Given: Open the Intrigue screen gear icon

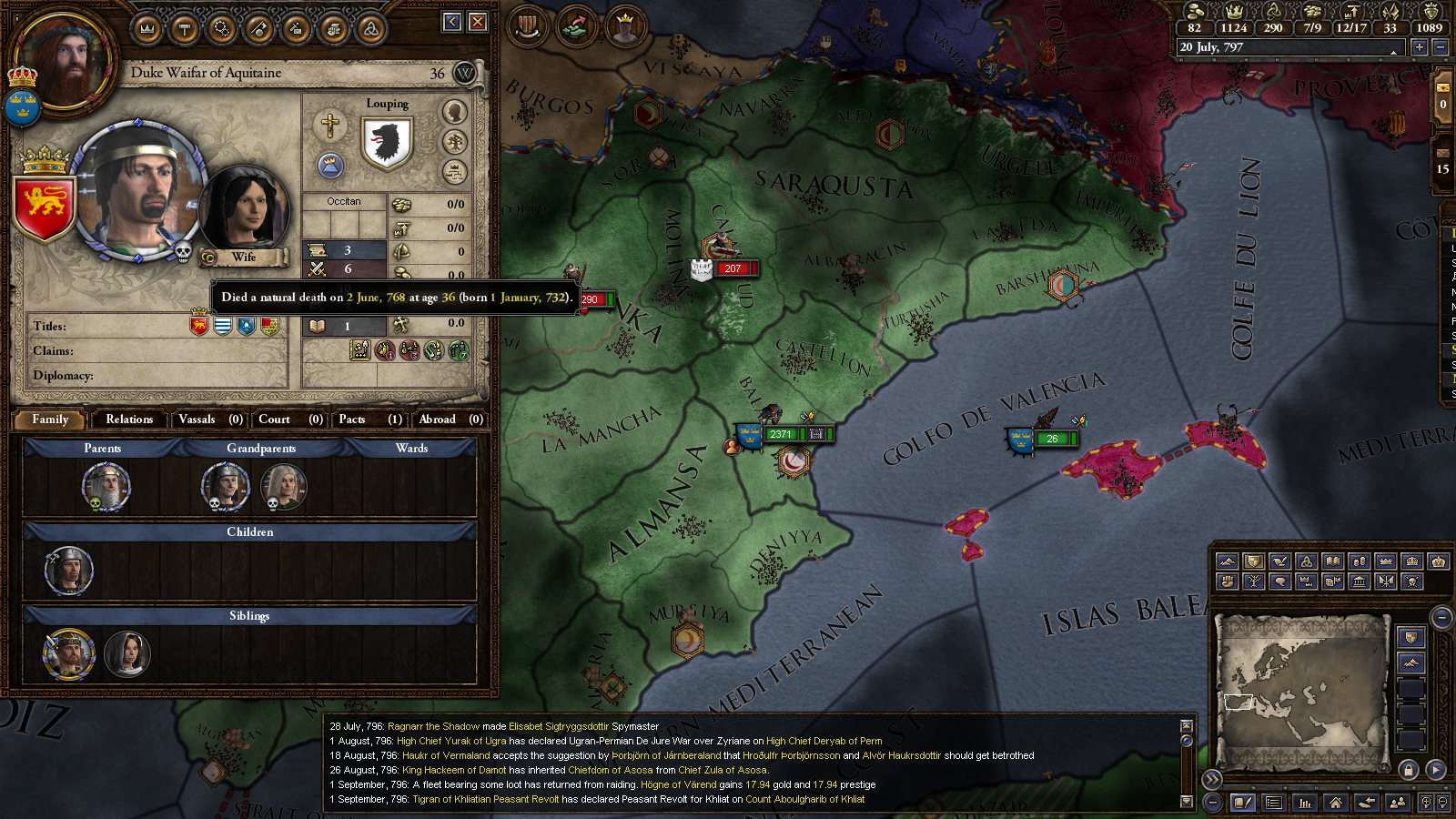Looking at the screenshot, I should tap(220, 27).
